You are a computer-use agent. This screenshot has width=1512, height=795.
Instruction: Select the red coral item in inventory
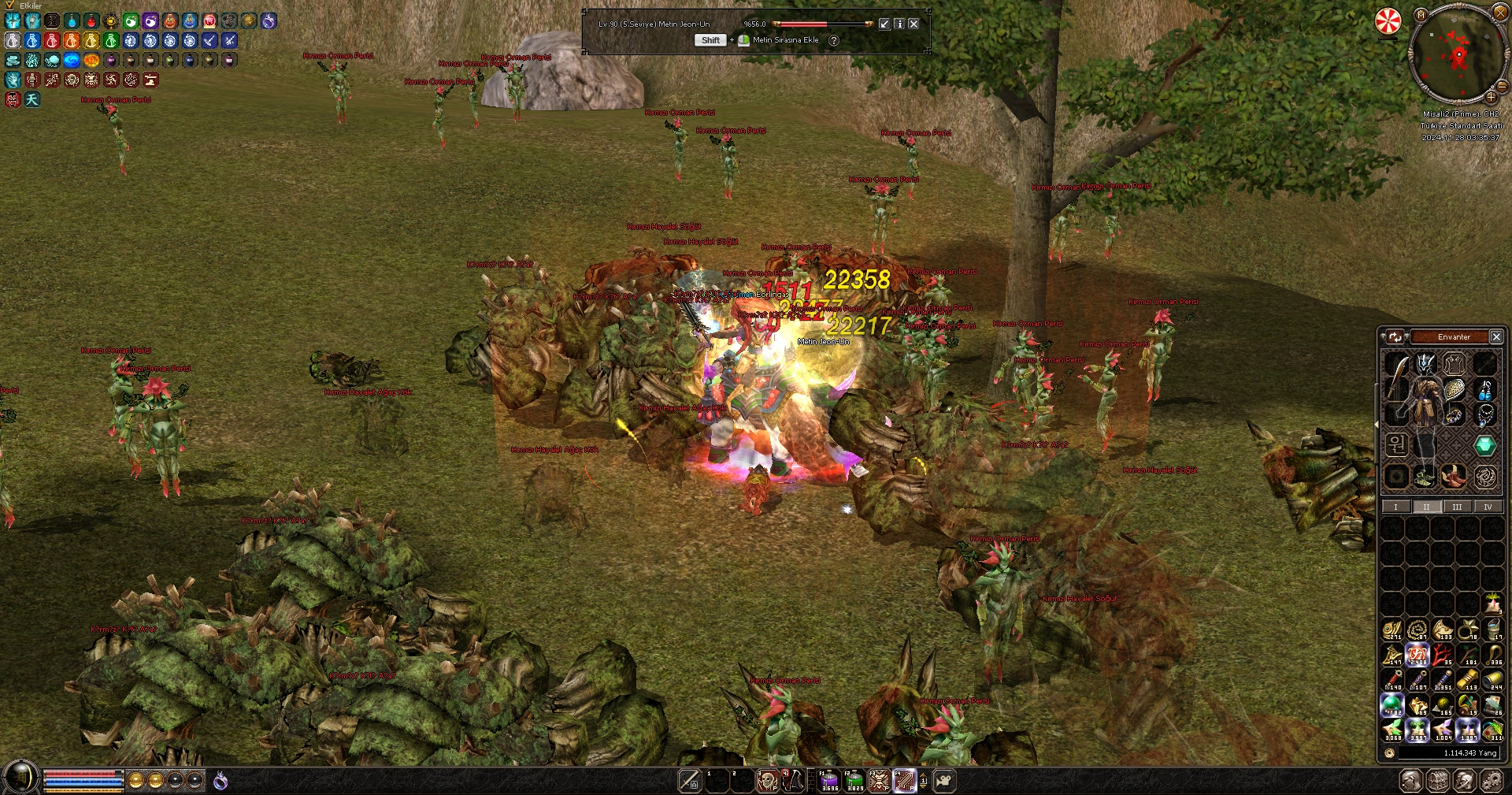click(1443, 654)
